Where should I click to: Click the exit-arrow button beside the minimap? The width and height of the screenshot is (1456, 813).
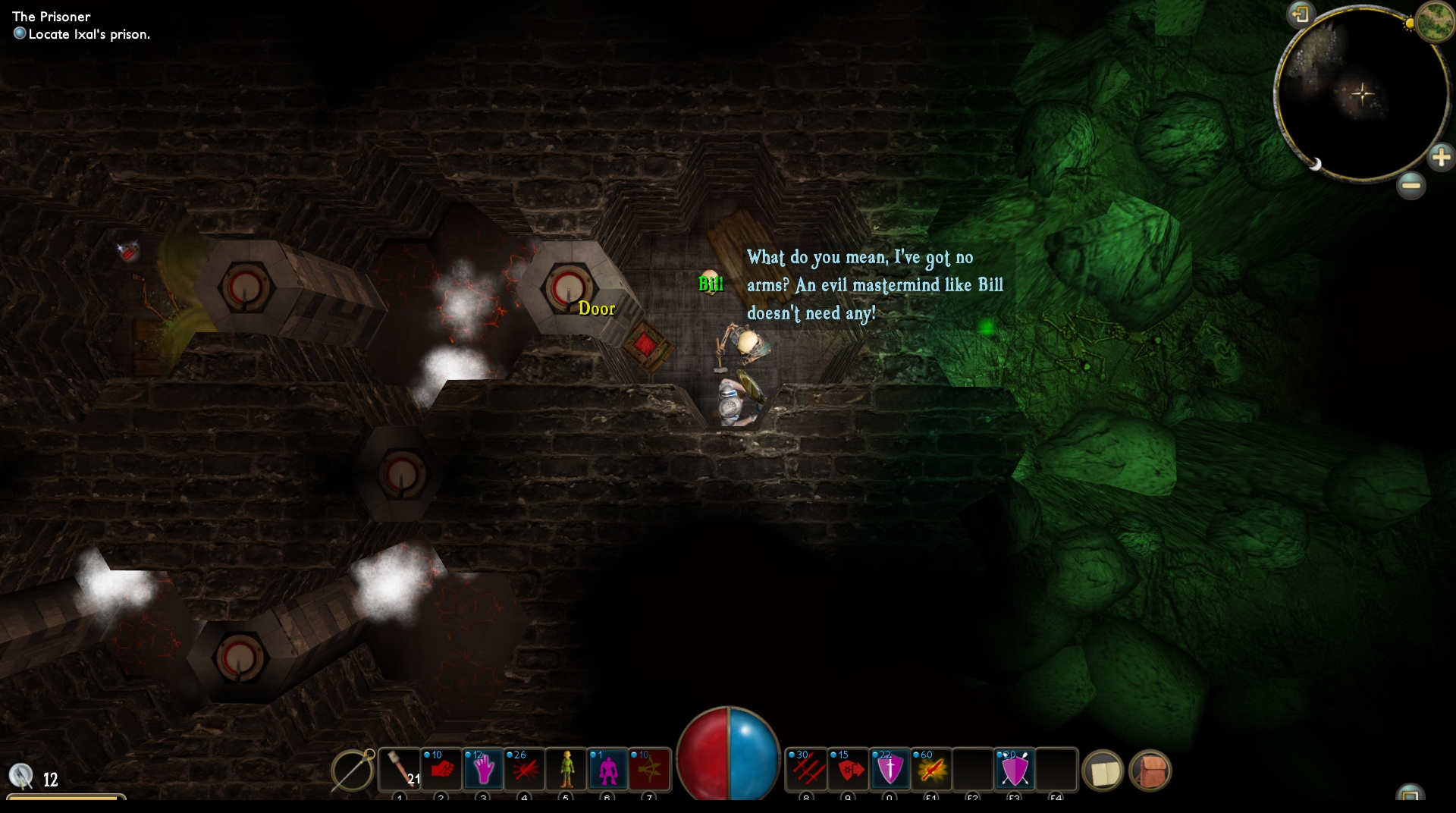[x=1301, y=14]
